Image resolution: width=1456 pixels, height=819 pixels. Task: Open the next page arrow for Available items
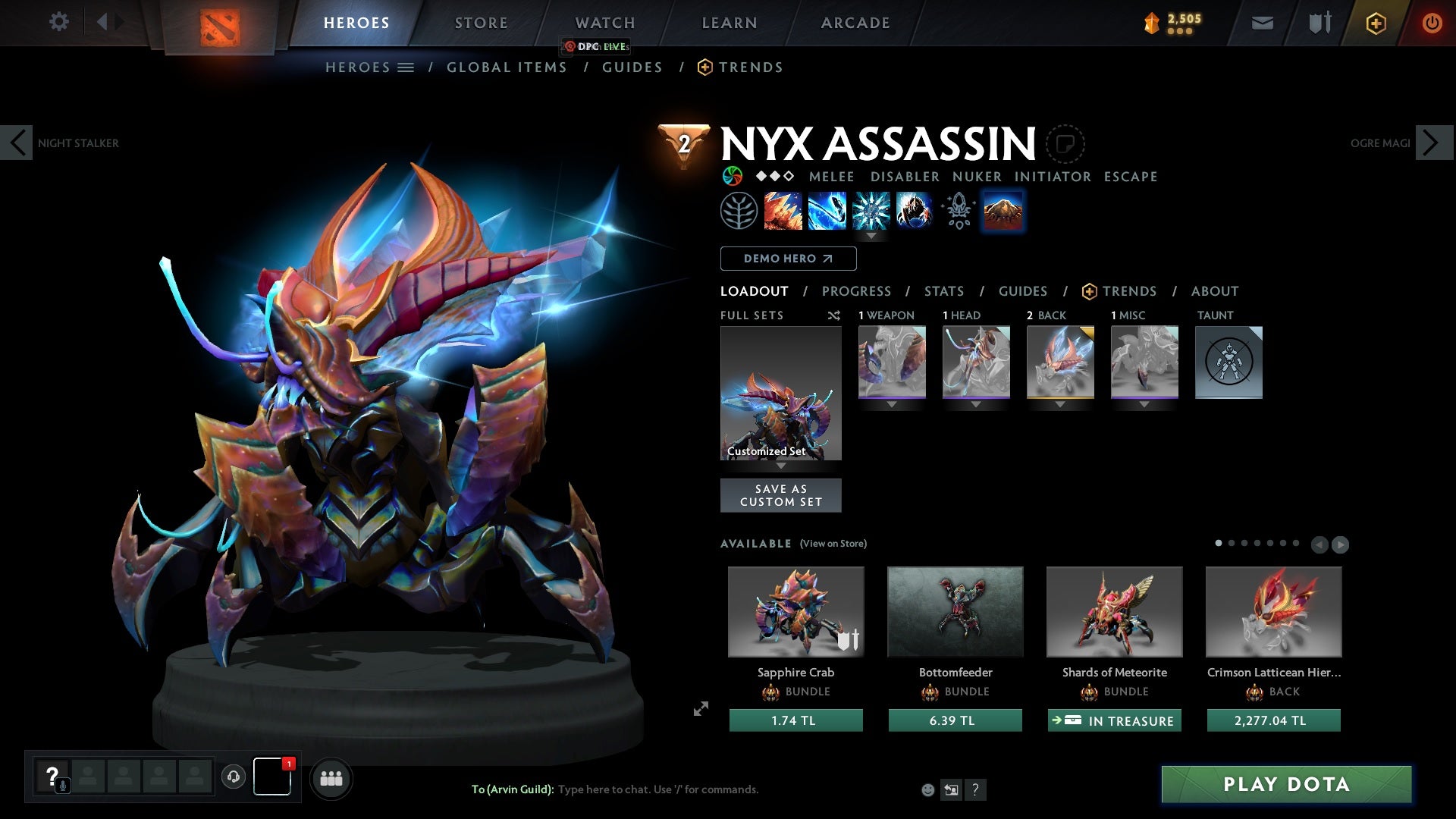pos(1340,544)
